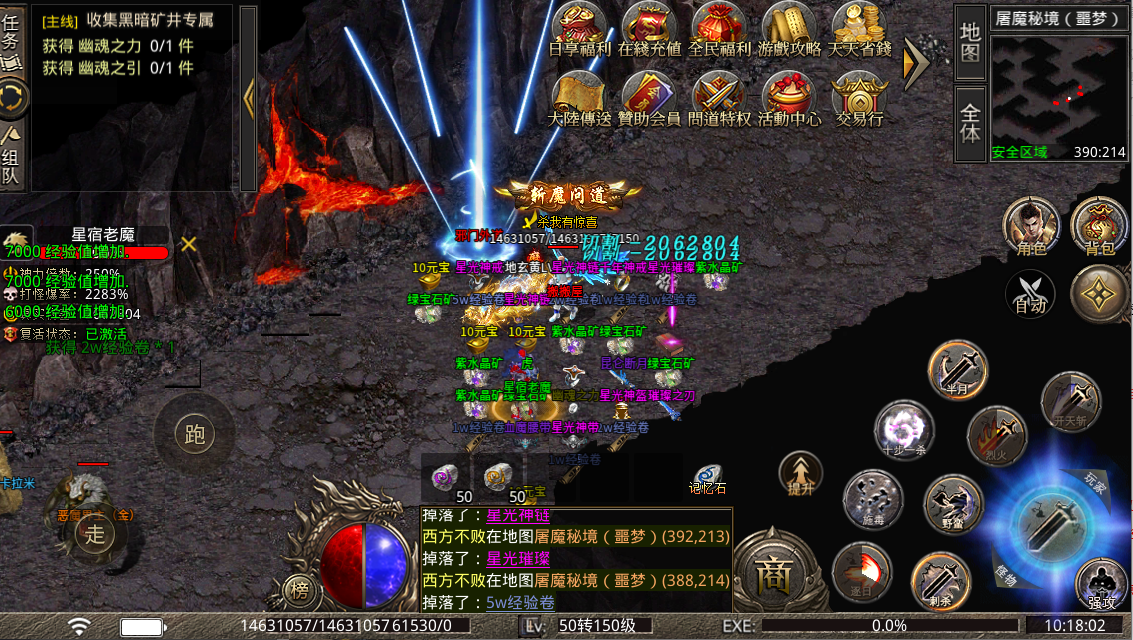Use the 烈火 fire sword skill
This screenshot has height=640, width=1133.
click(995, 436)
